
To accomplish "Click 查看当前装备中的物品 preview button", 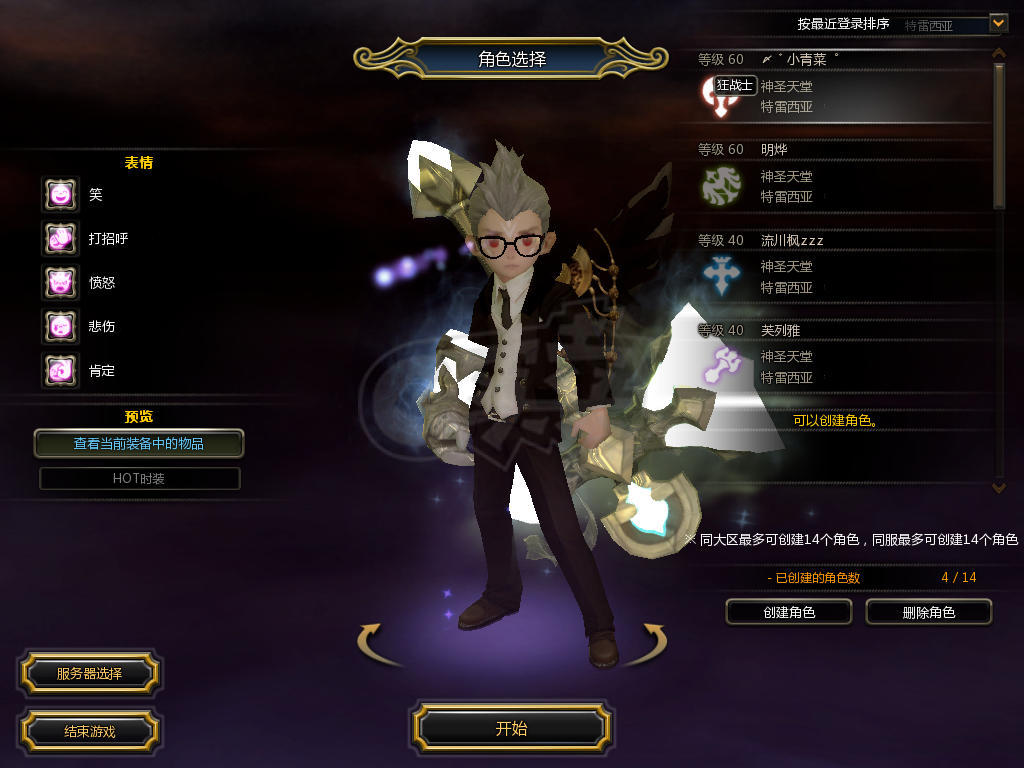I will click(139, 443).
